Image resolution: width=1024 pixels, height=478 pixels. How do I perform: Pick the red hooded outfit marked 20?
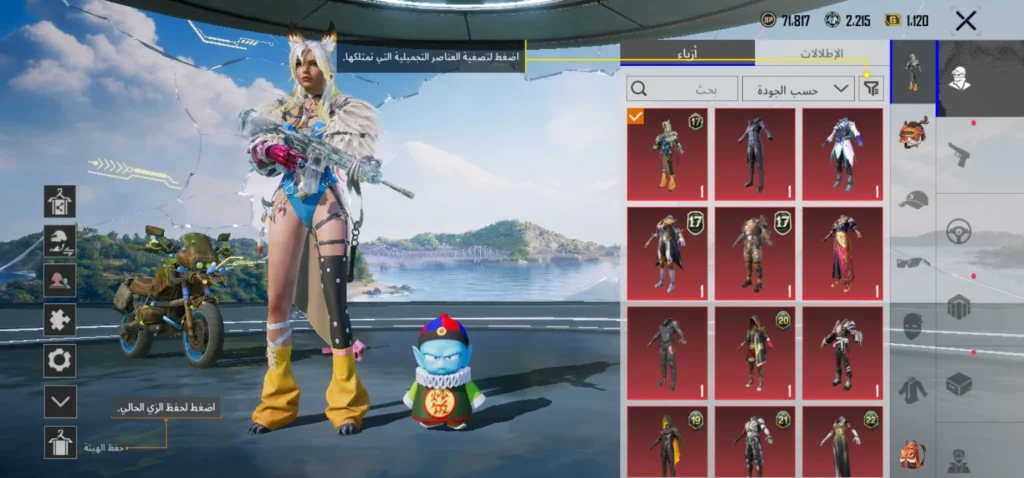click(755, 352)
